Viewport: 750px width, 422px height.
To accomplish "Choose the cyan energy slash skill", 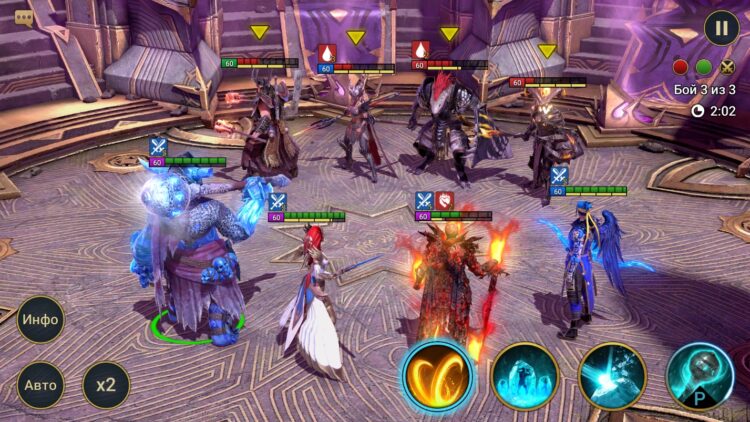I will [612, 376].
